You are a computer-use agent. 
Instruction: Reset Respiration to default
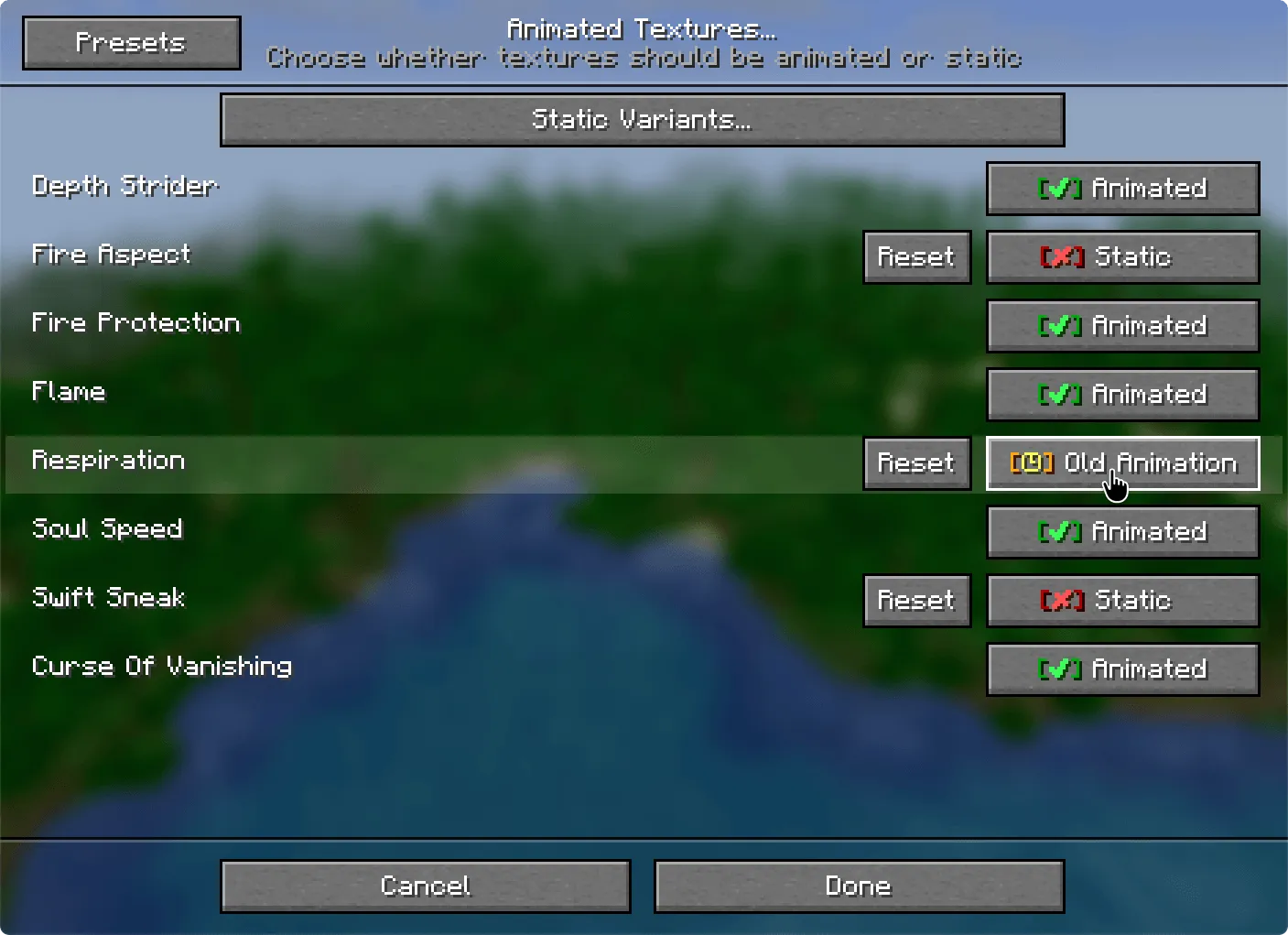click(x=916, y=463)
